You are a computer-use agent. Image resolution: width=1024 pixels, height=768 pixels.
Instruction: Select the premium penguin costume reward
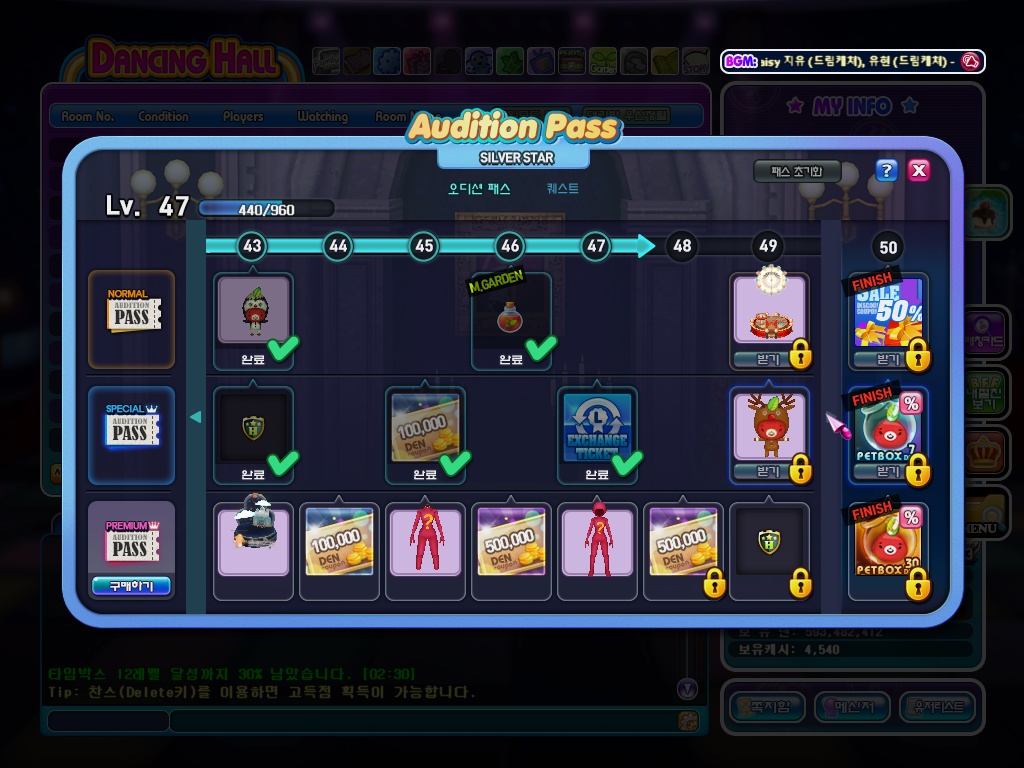(x=253, y=541)
